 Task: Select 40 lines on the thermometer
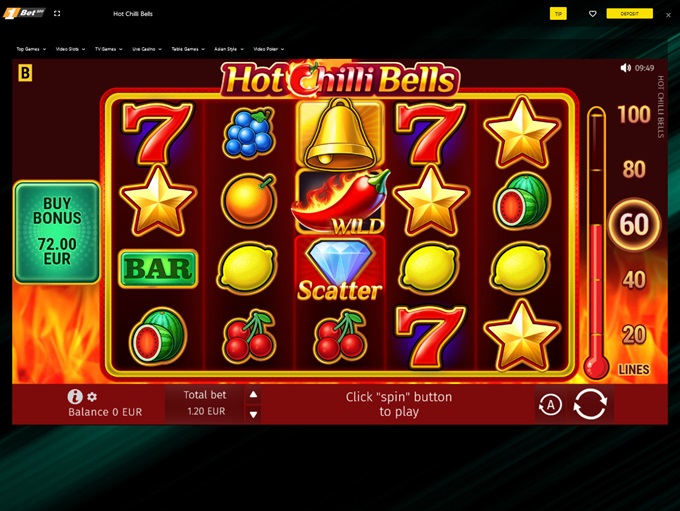pos(634,280)
